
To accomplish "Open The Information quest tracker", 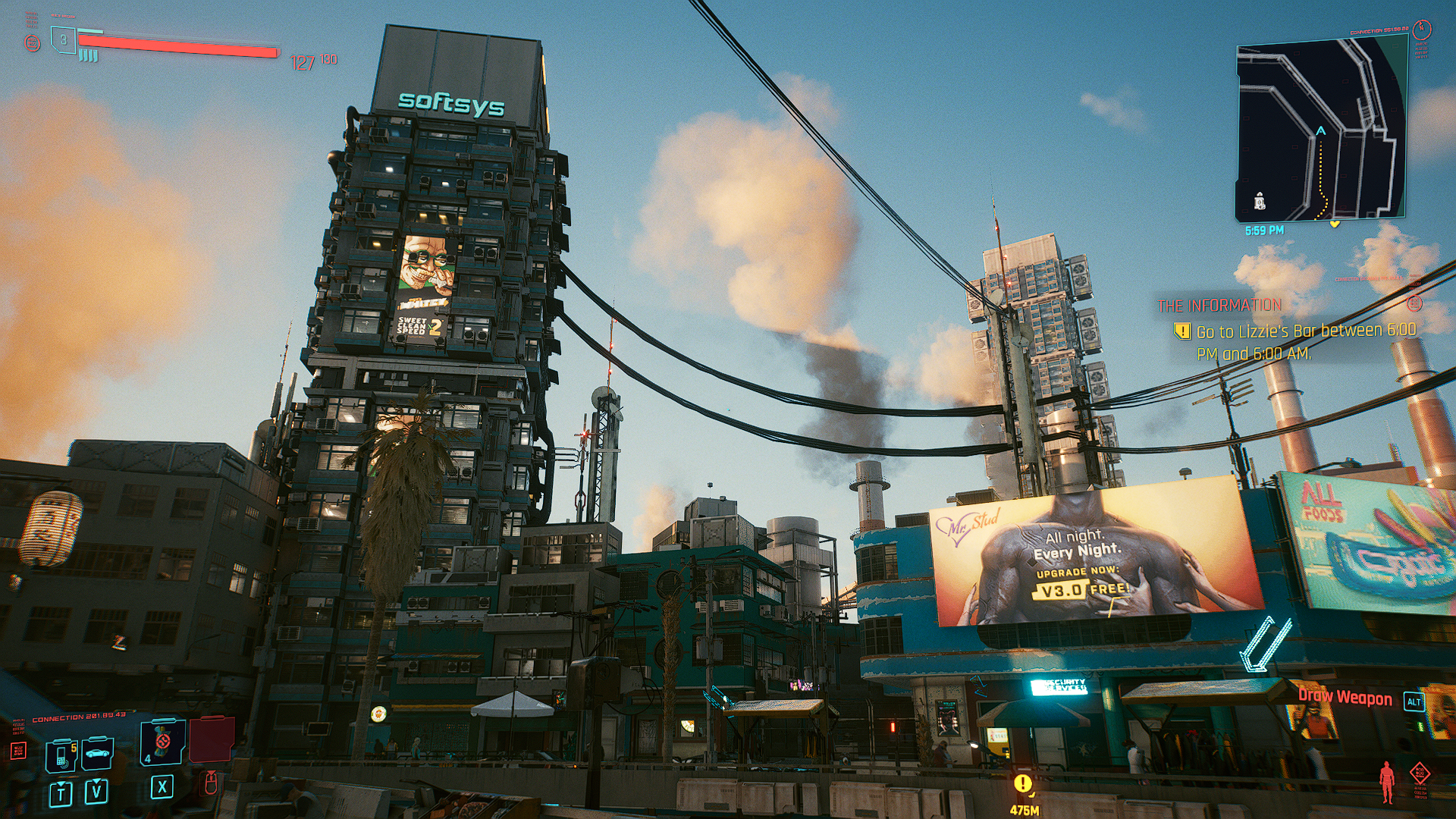I will pyautogui.click(x=1219, y=306).
